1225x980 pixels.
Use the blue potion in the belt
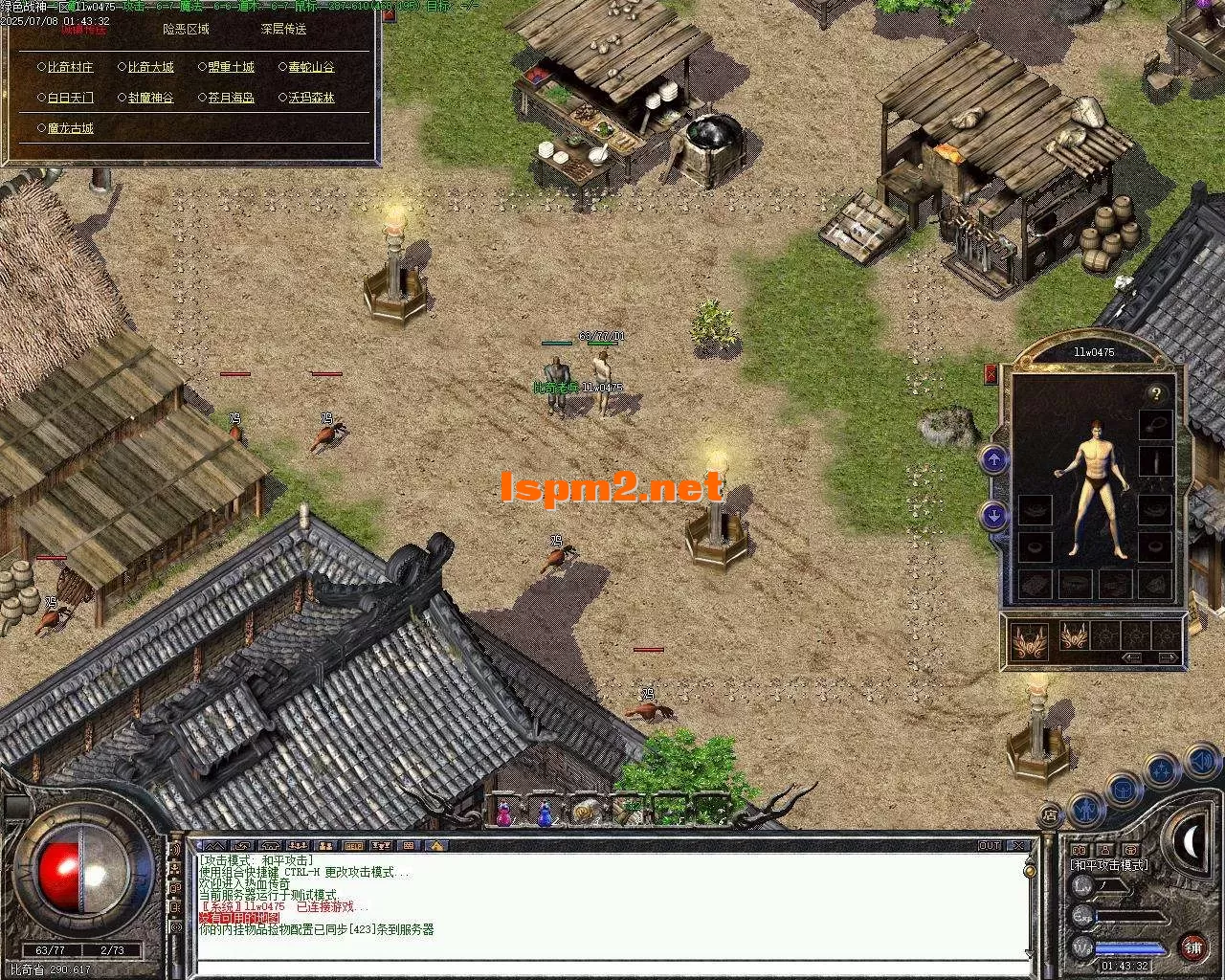click(545, 814)
